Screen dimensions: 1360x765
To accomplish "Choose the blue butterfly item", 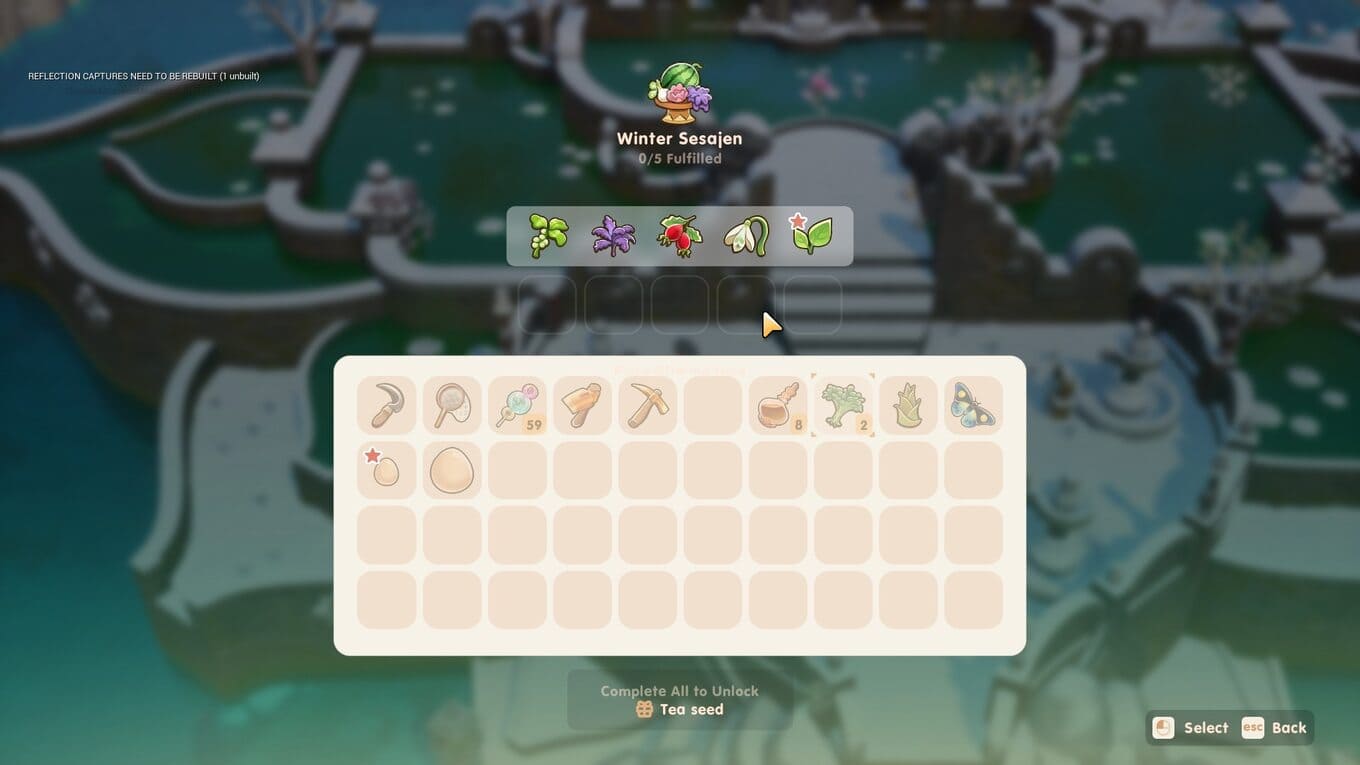I will point(973,406).
